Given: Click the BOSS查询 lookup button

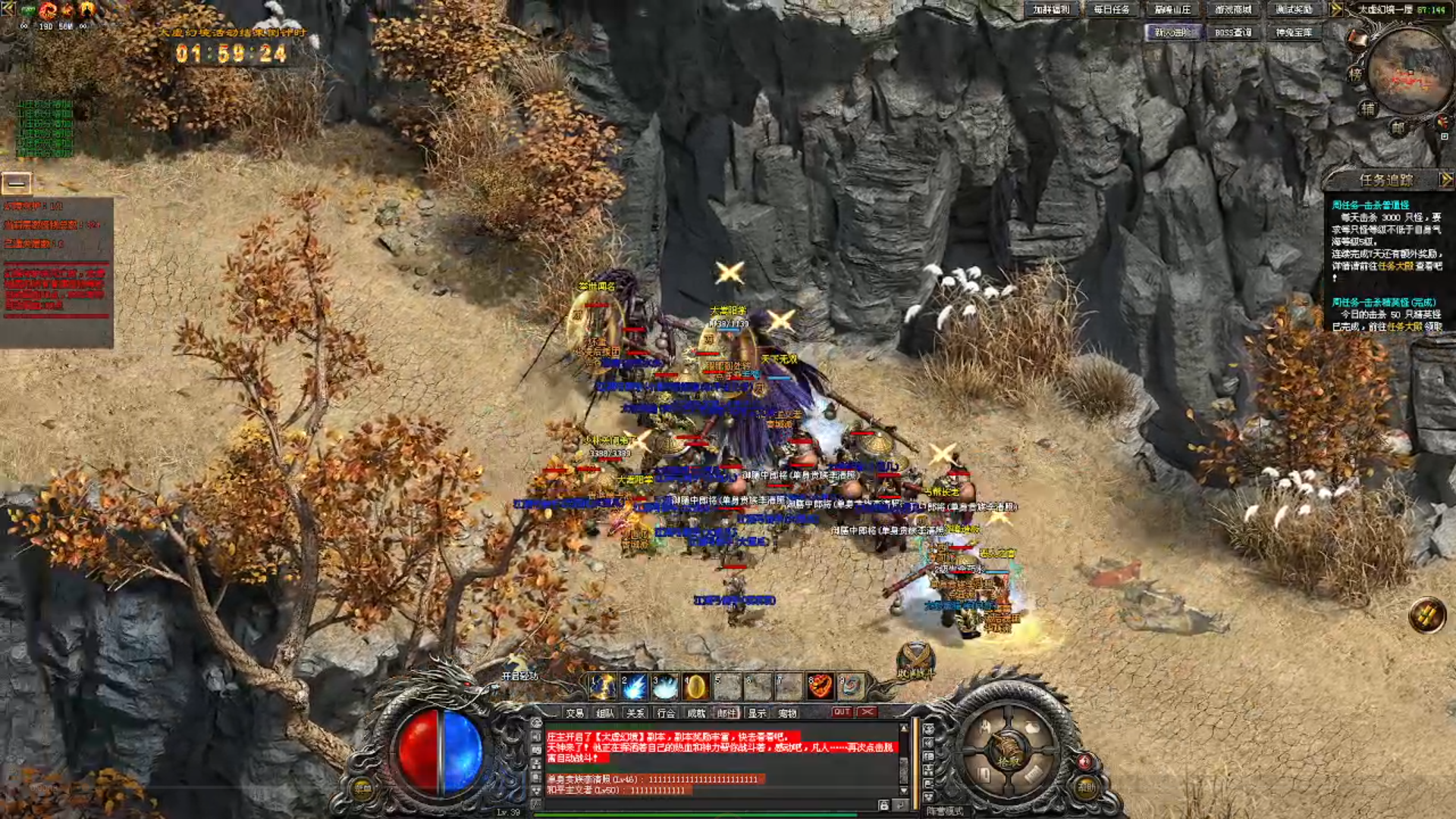Looking at the screenshot, I should (x=1233, y=33).
